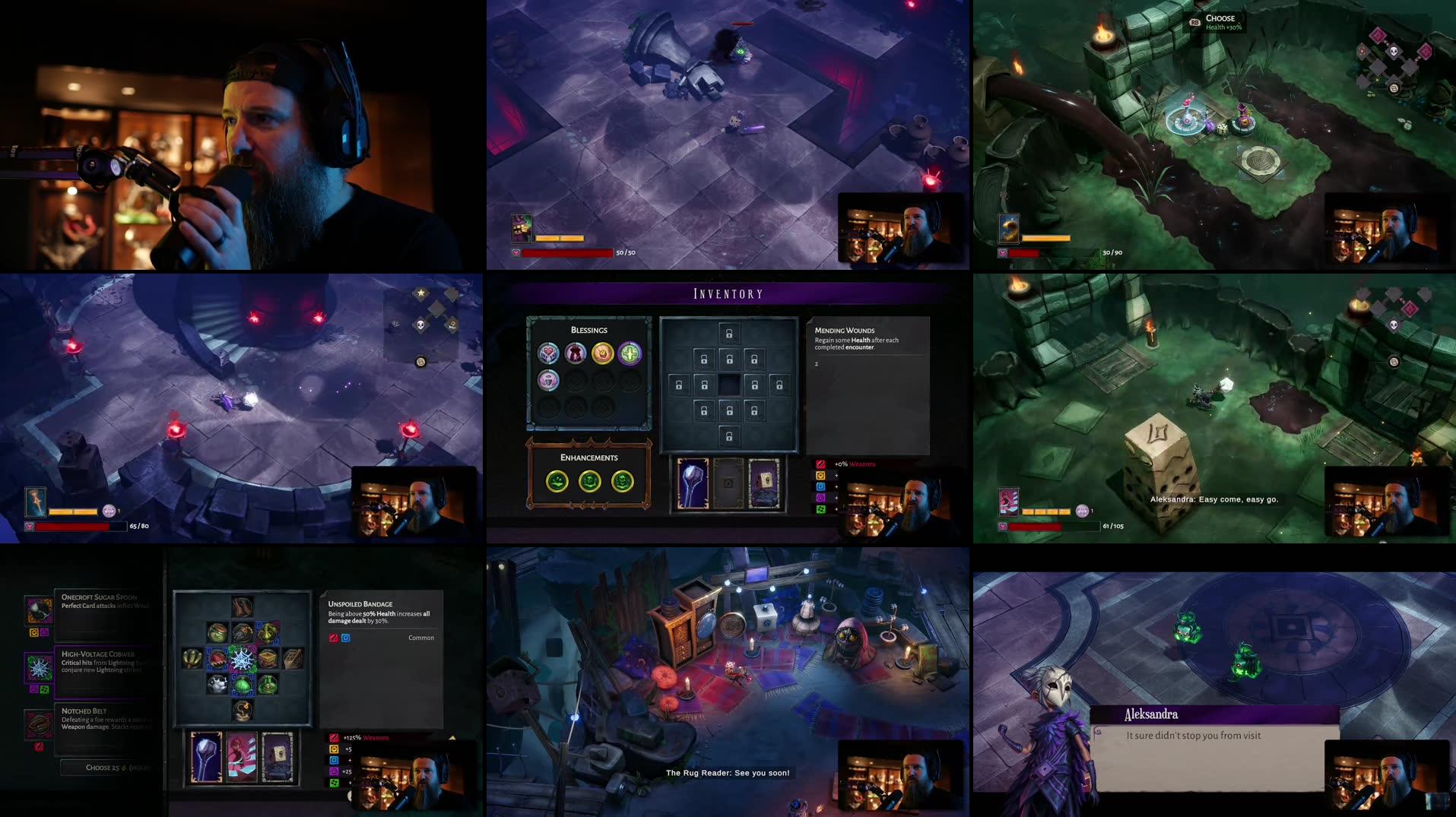The image size is (1456, 817).
Task: Click the High-Voltage Cobweb spiderweb icon in the relic grid
Action: coord(243,660)
